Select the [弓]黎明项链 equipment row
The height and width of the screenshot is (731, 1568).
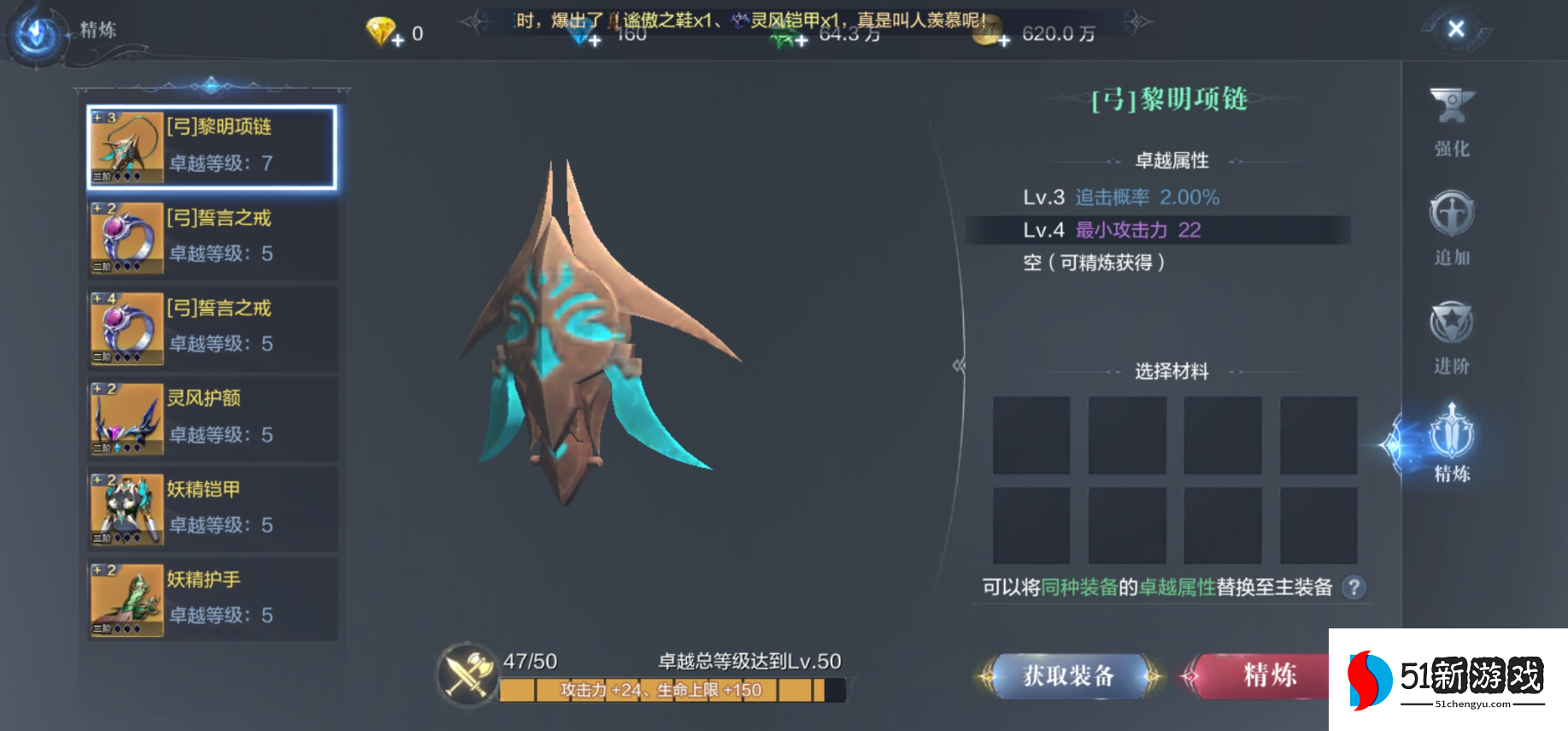[212, 147]
